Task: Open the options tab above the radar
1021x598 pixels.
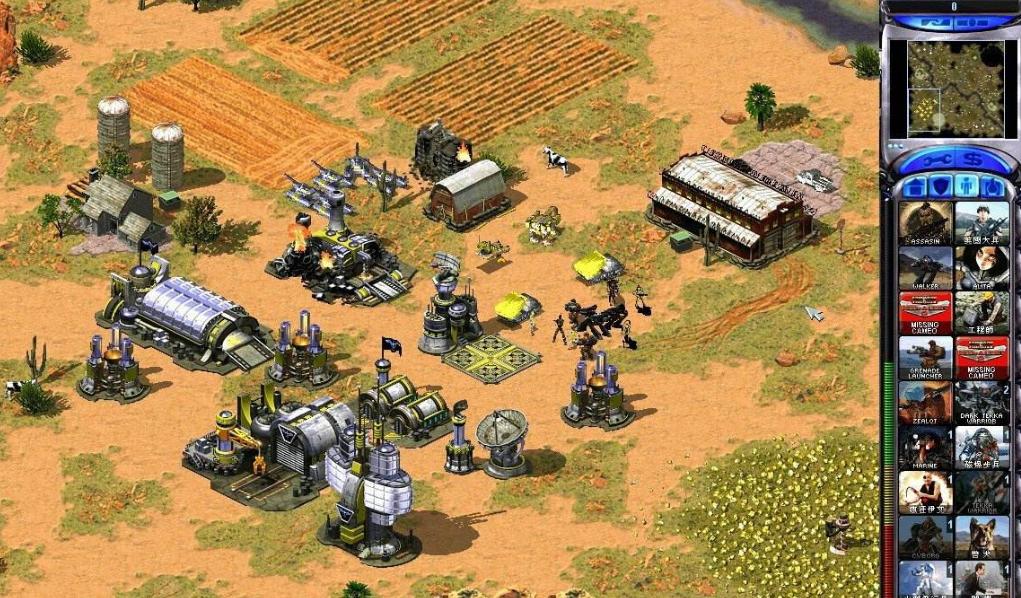Action: [980, 22]
